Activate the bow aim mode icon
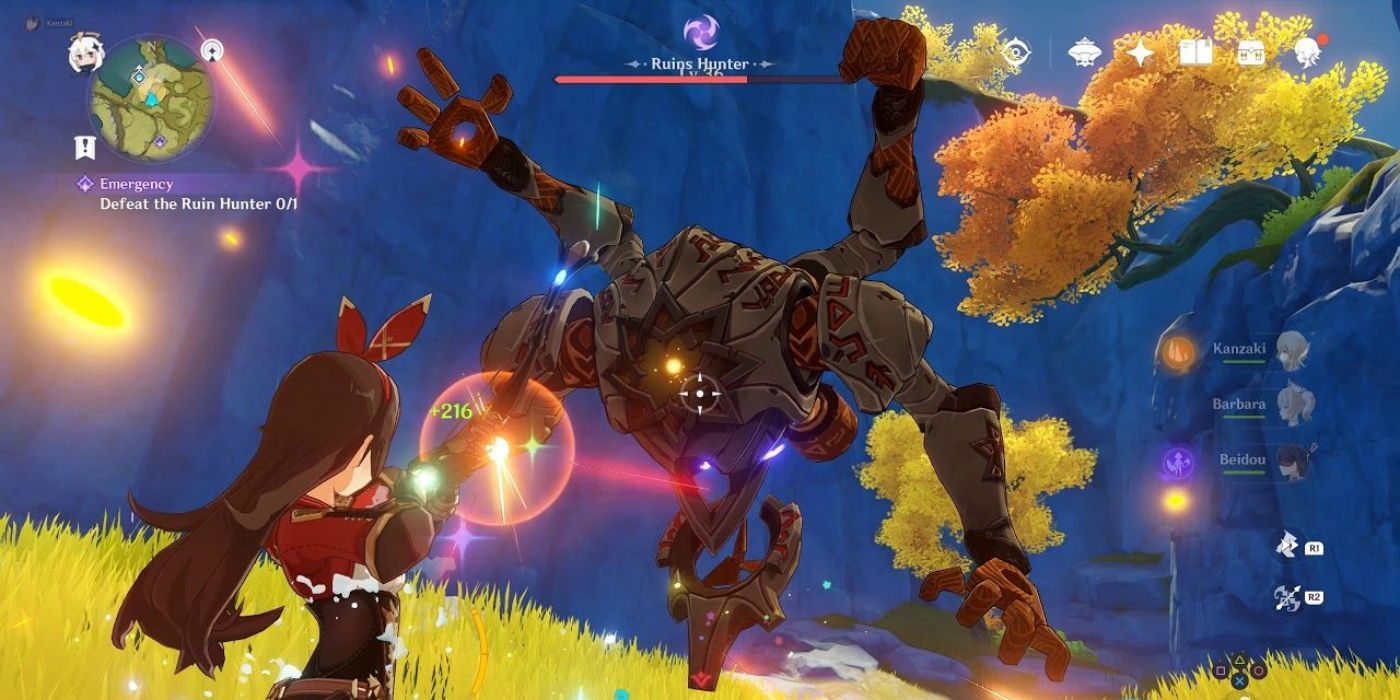 [x=1287, y=598]
